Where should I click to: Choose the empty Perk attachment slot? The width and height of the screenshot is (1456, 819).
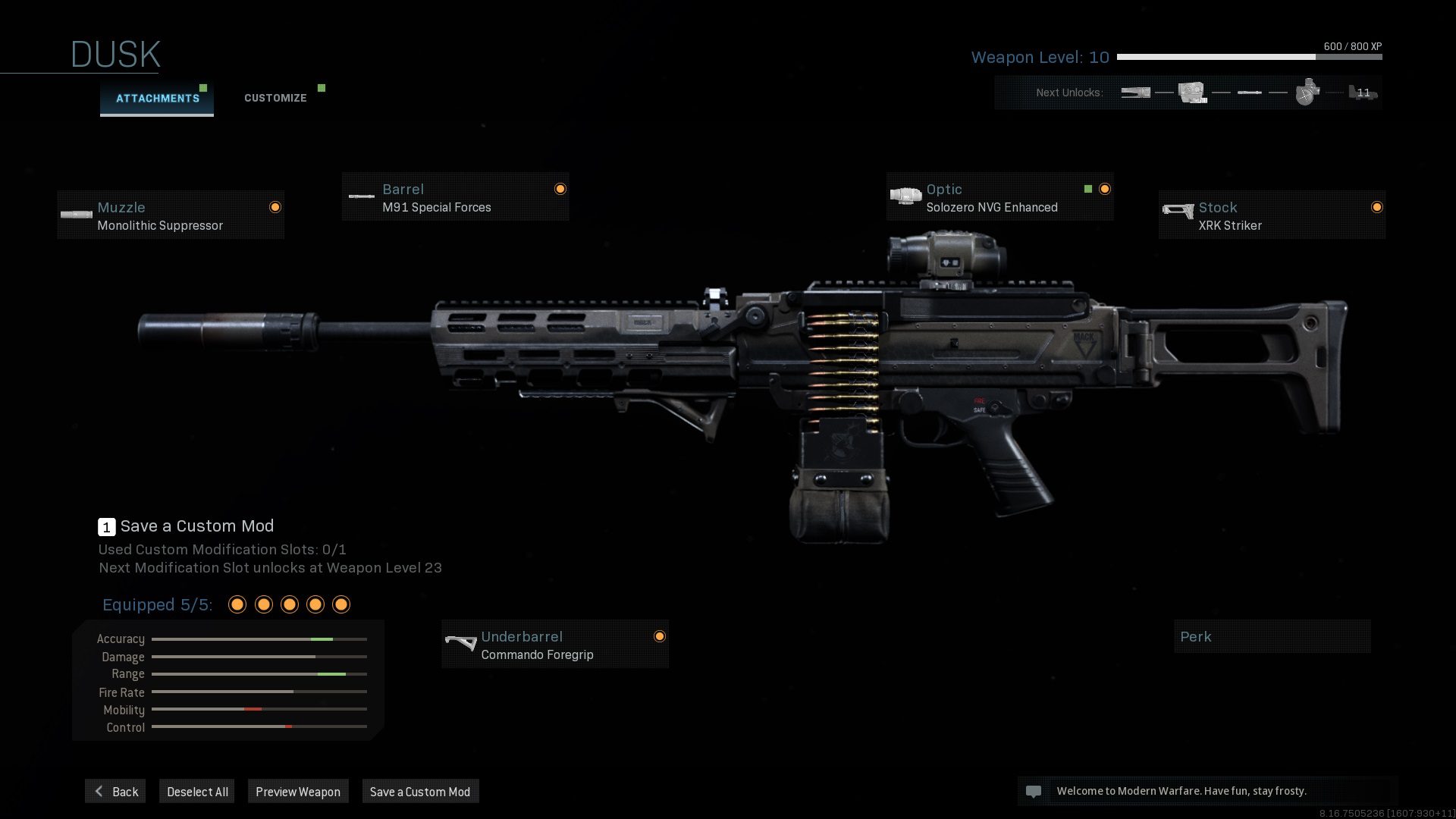1272,637
